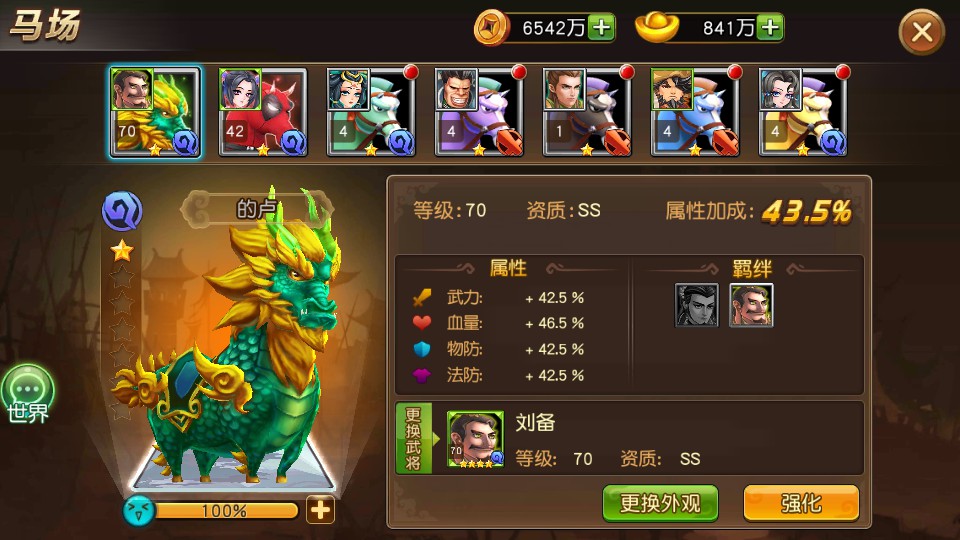This screenshot has height=540, width=960.
Task: Choose the level 4 yellow horse card
Action: coord(803,112)
